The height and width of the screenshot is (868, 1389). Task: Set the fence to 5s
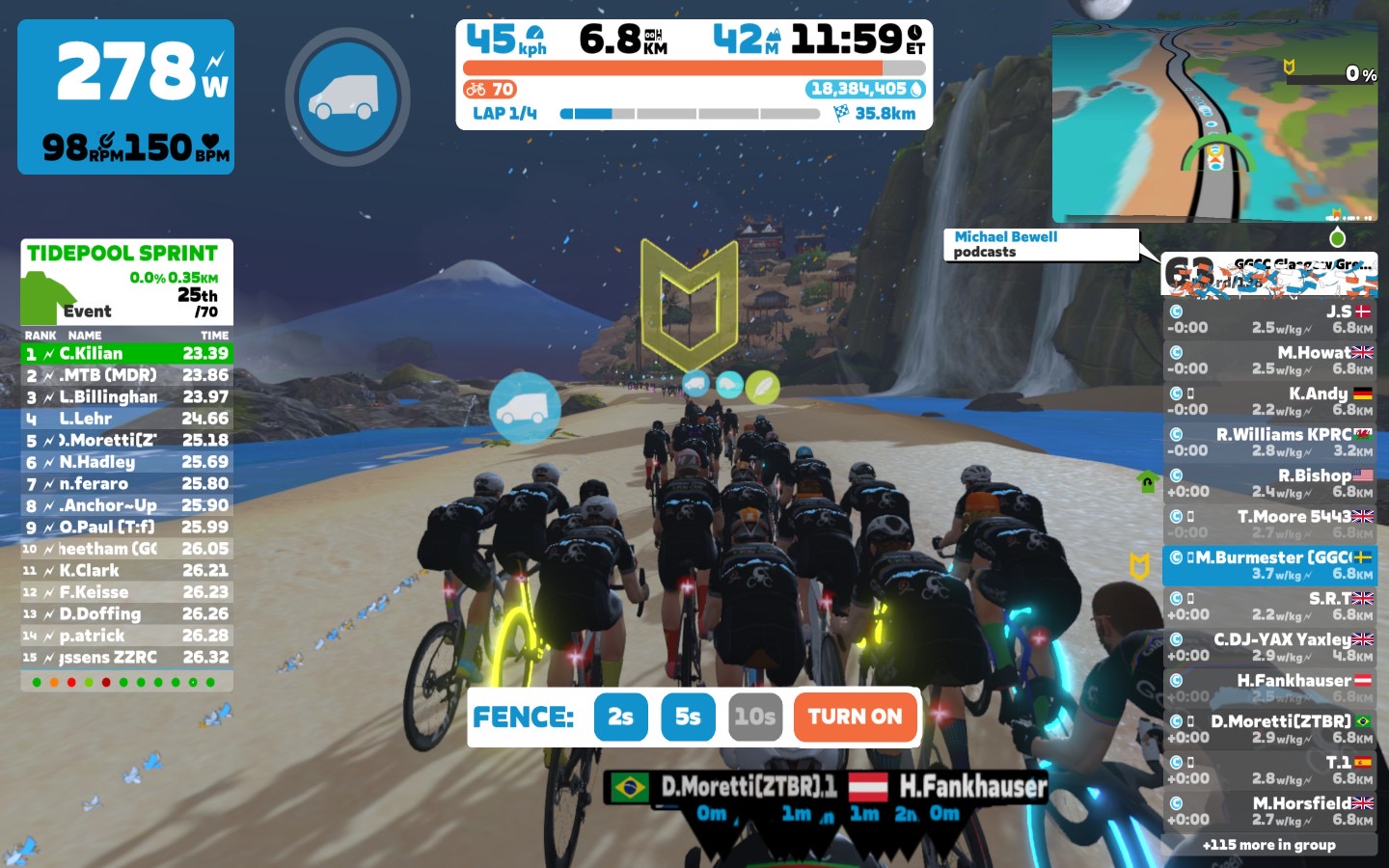[x=688, y=717]
